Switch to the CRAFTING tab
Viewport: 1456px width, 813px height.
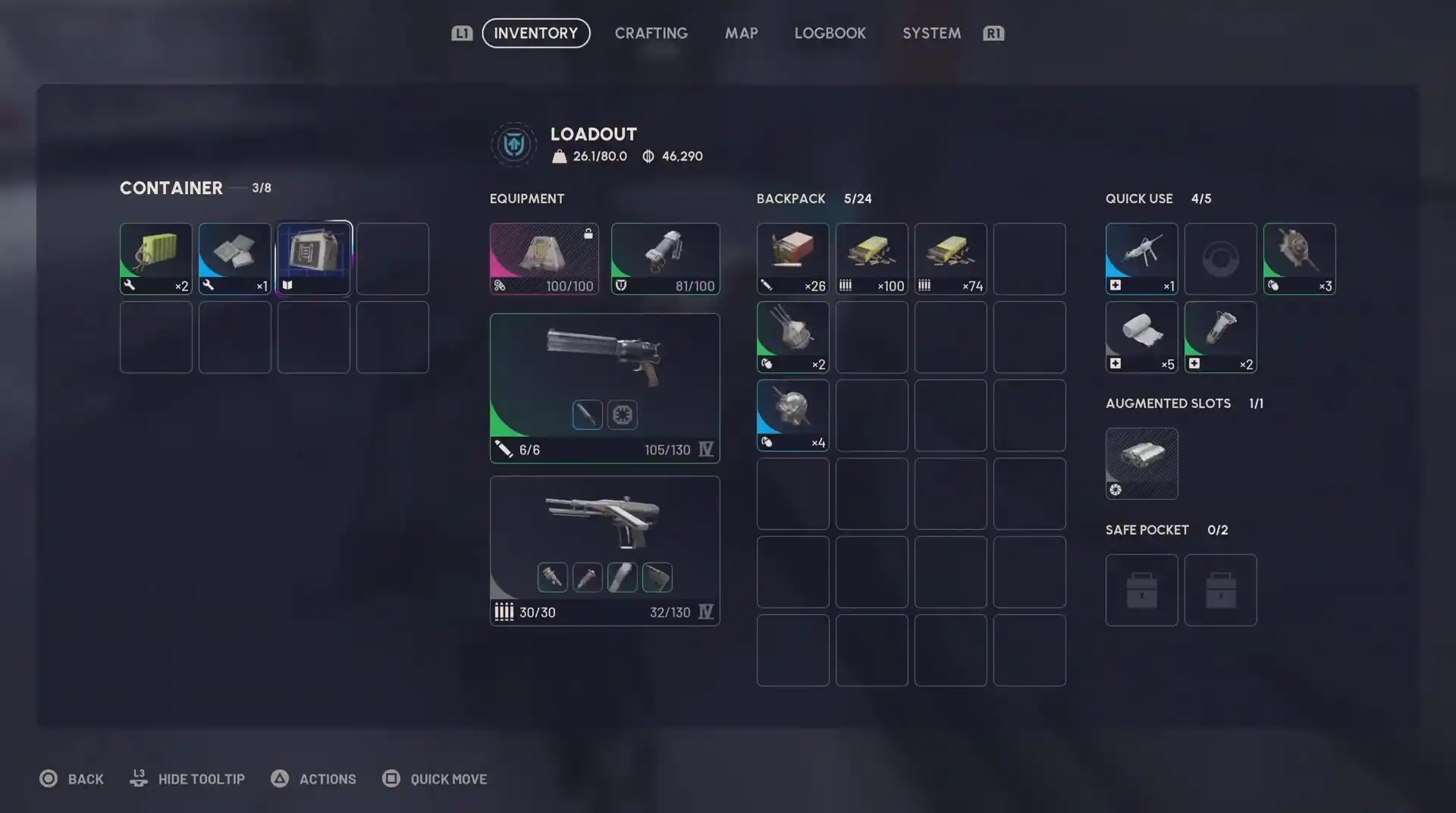click(x=651, y=33)
